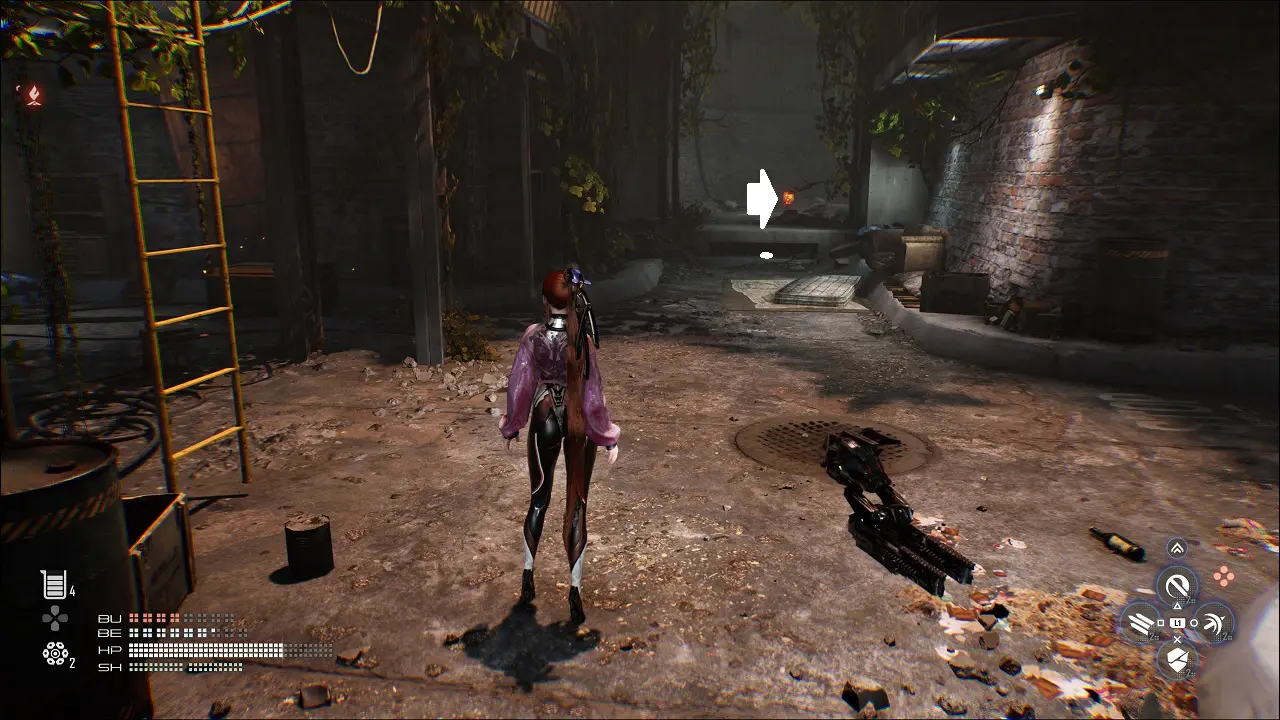Activate the triple blade skill icon

(1140, 622)
